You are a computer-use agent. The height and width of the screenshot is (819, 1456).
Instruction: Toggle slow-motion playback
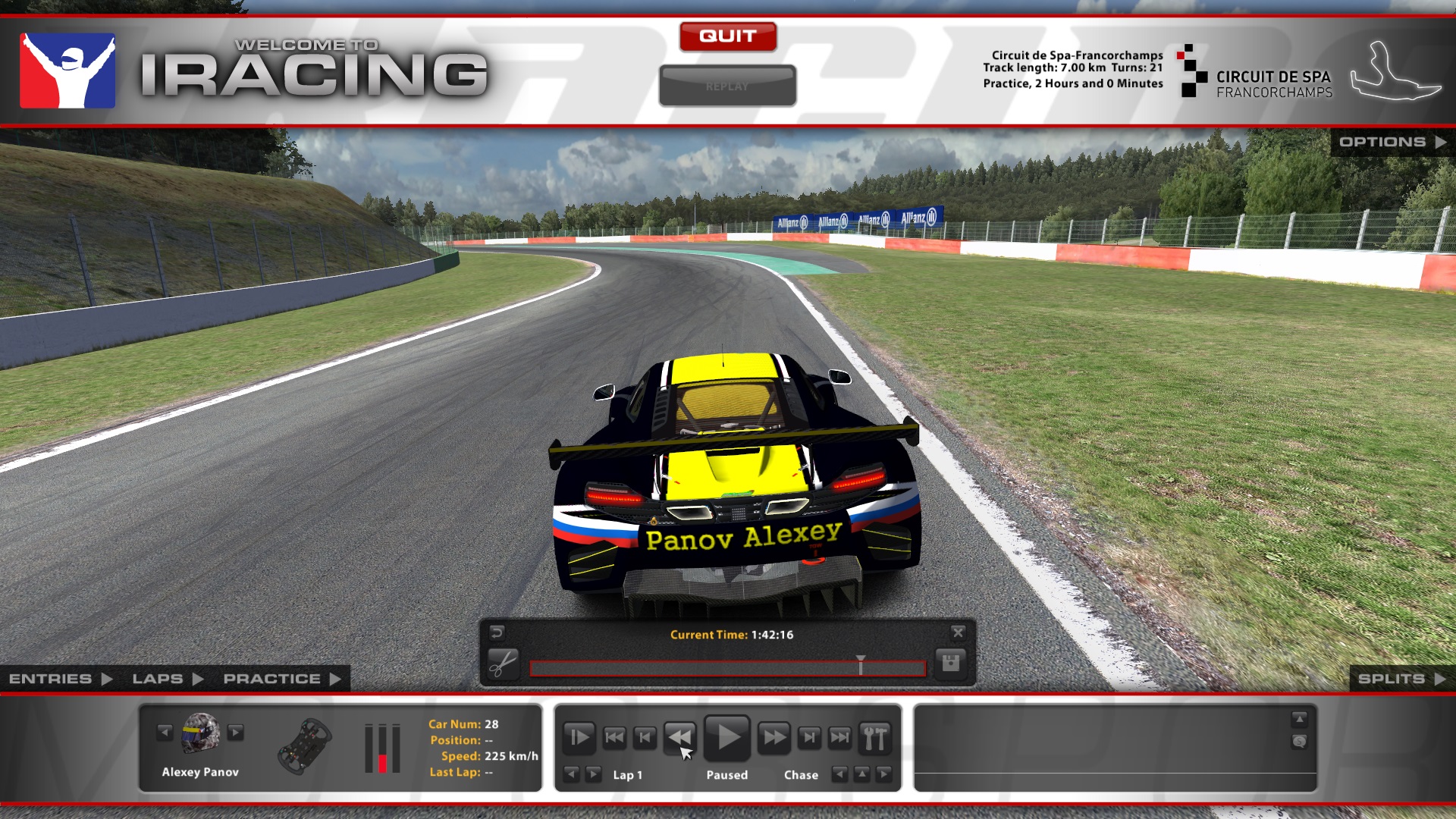pyautogui.click(x=579, y=737)
